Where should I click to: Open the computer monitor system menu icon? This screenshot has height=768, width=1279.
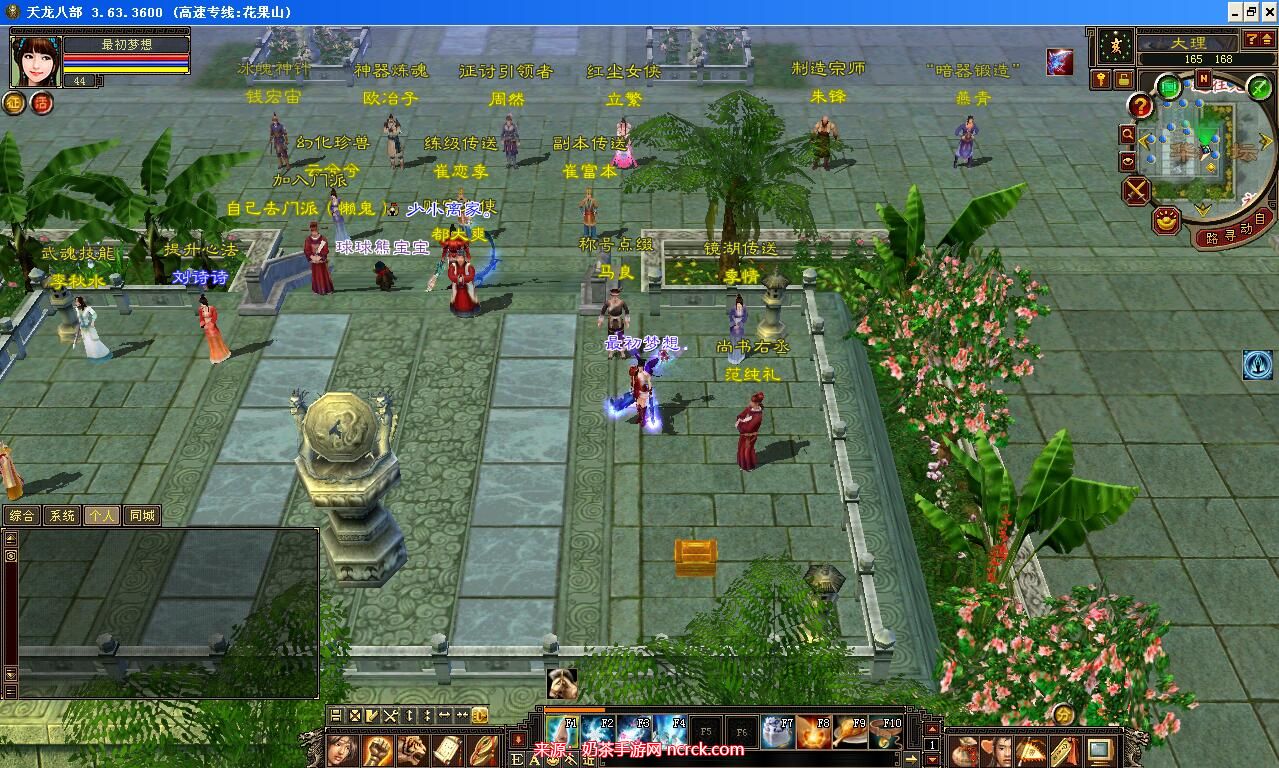1100,750
